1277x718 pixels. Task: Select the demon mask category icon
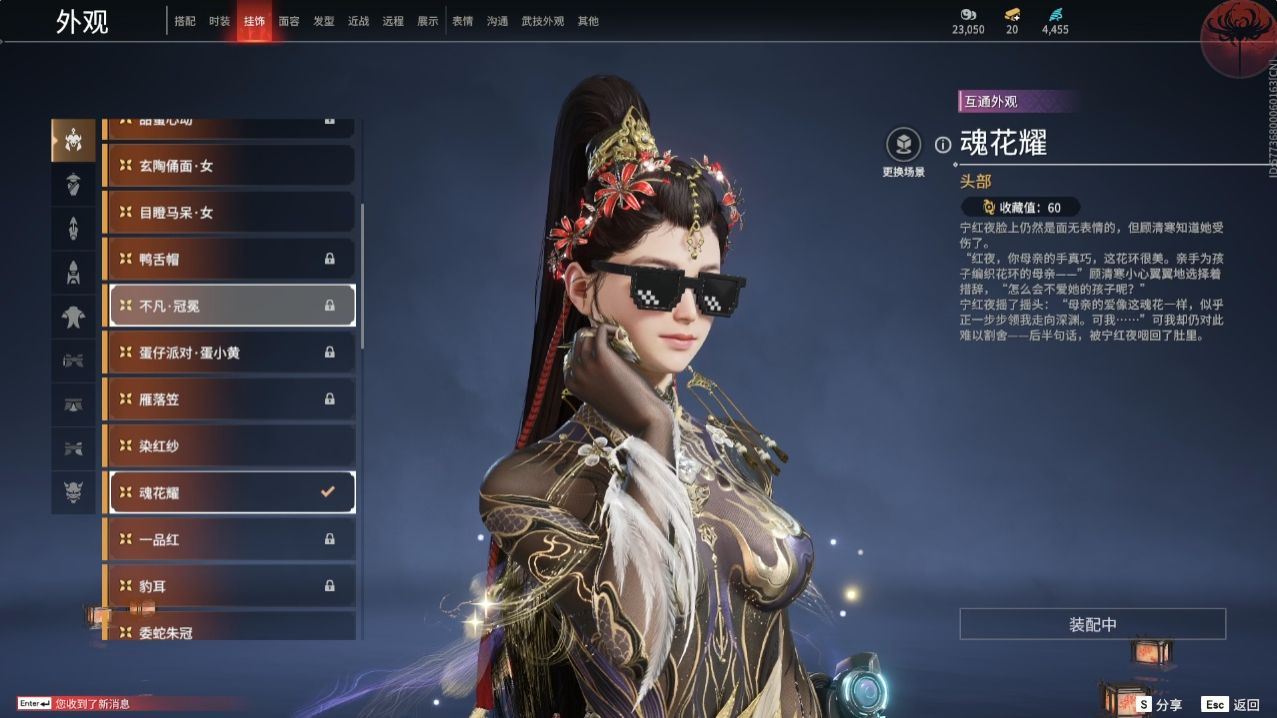click(x=73, y=491)
